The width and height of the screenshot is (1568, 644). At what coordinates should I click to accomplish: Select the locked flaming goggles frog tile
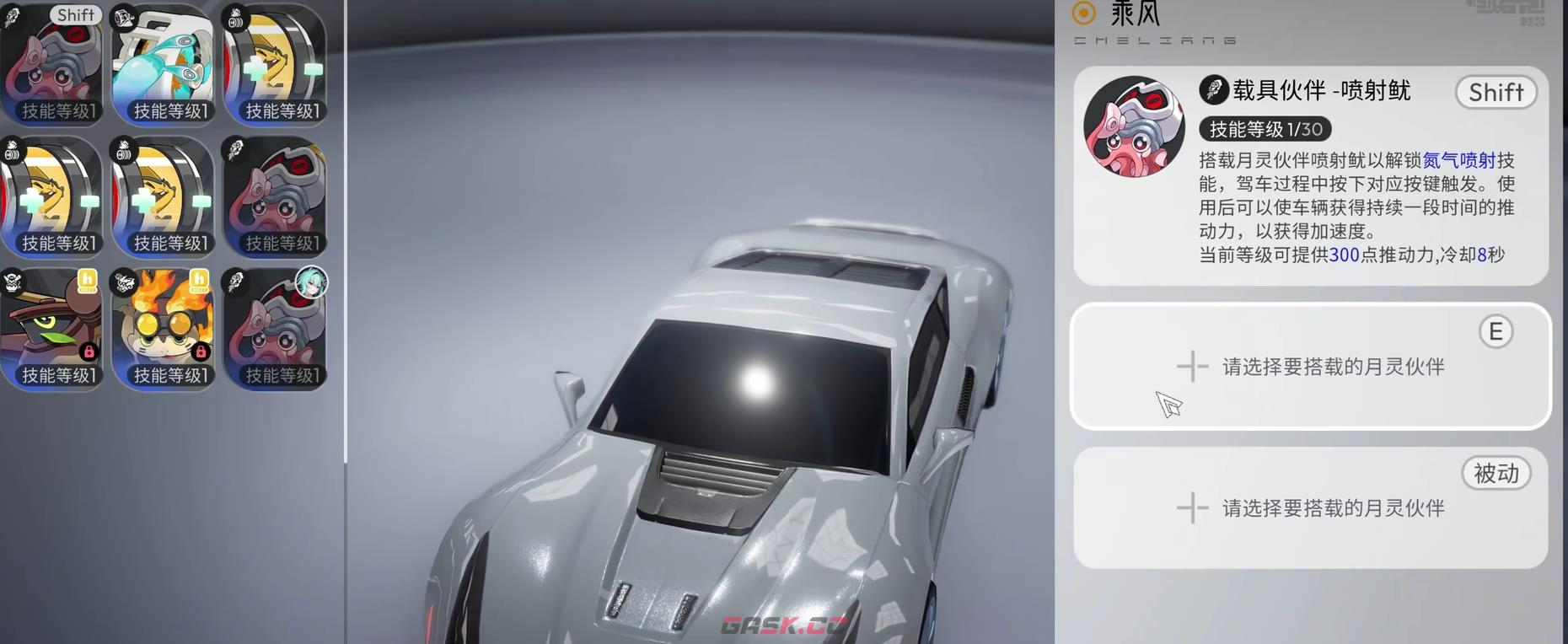pos(164,329)
